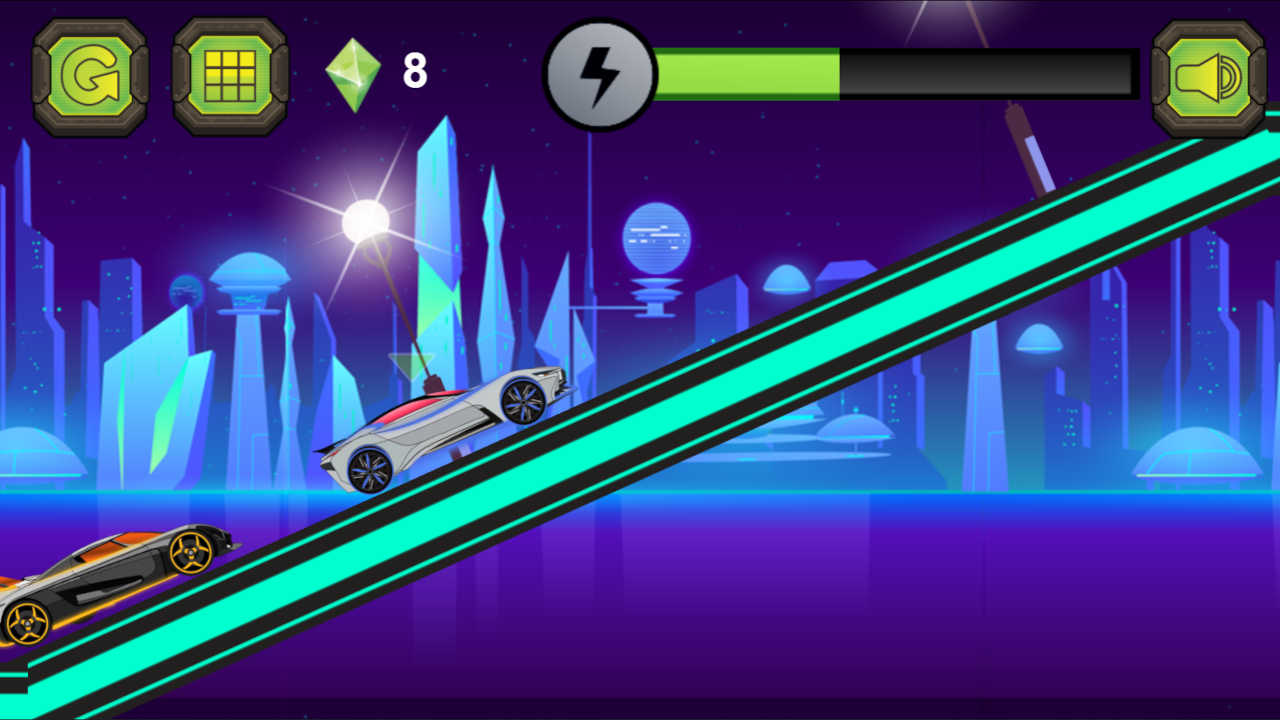Click the orange rival car

[110, 575]
